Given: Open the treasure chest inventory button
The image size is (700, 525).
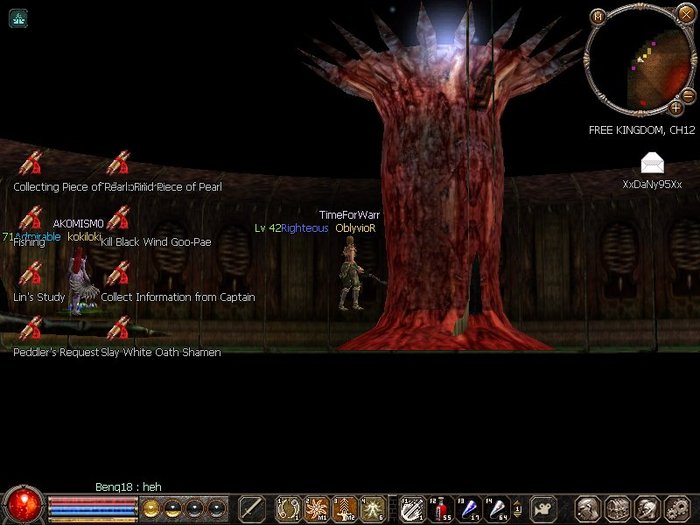Looking at the screenshot, I should (x=617, y=508).
